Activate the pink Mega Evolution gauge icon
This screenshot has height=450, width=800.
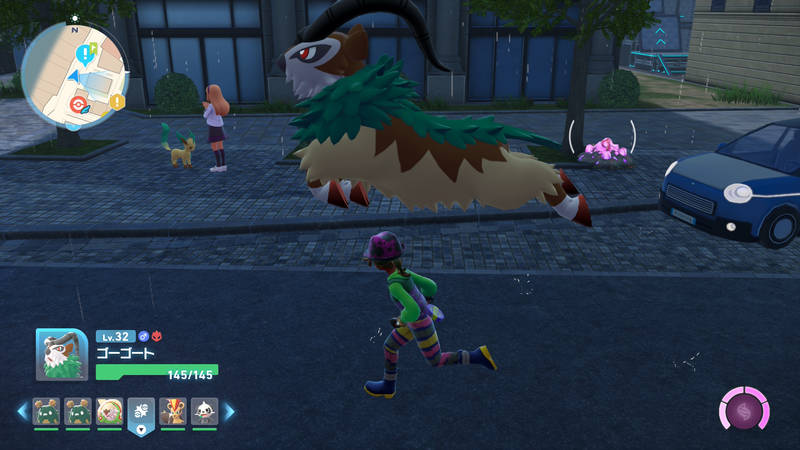745,411
